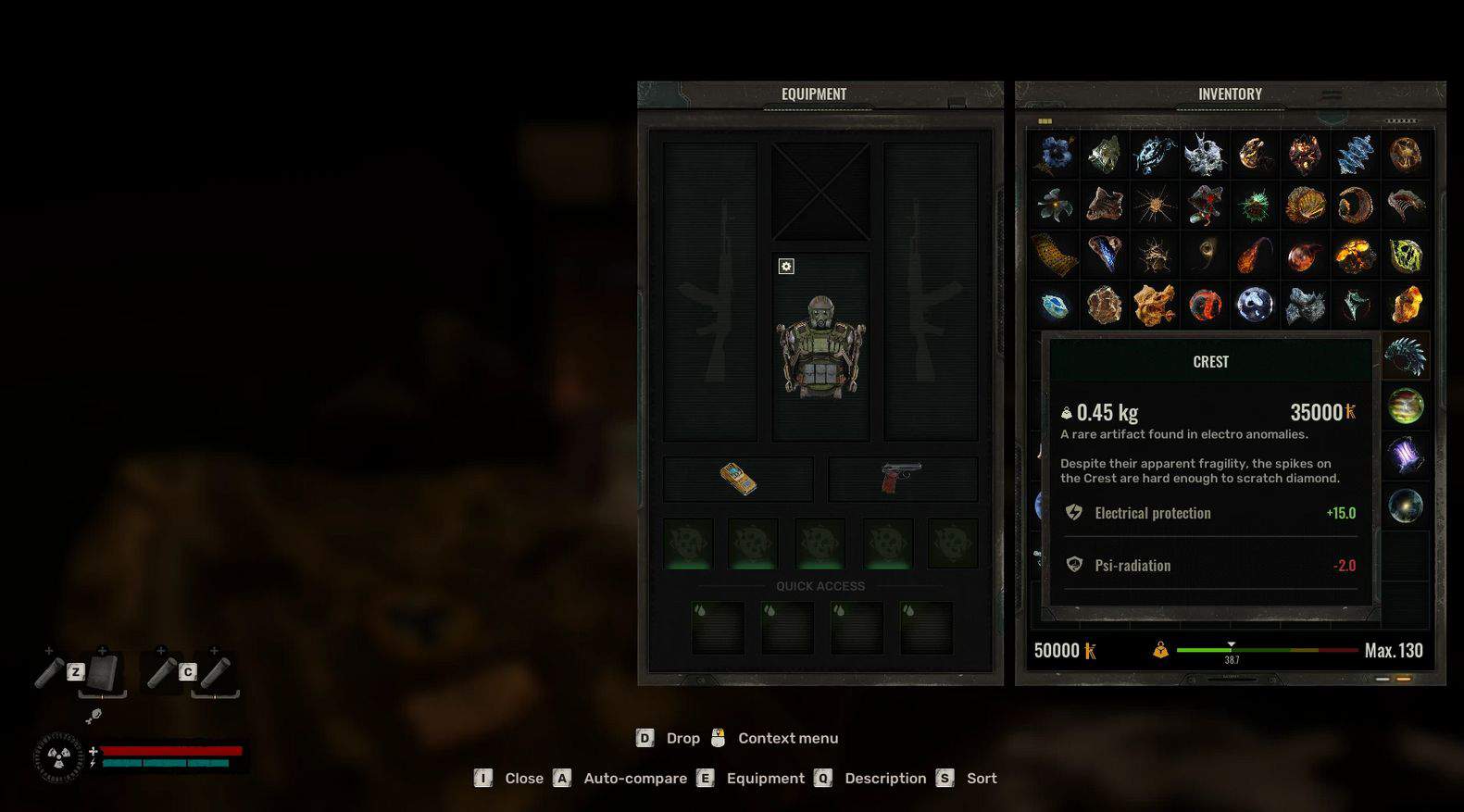Pick the purple glowing crystal artifact

tap(1405, 456)
